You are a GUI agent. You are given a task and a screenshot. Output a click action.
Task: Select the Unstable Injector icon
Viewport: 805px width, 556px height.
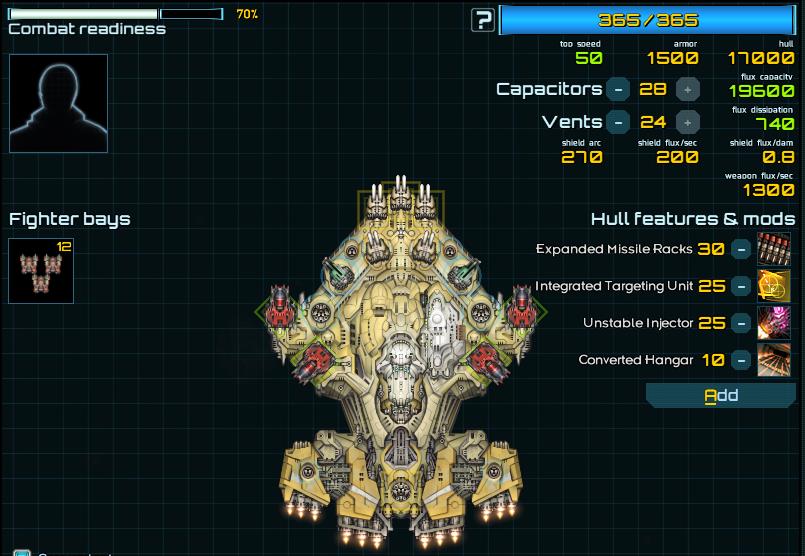[x=774, y=323]
